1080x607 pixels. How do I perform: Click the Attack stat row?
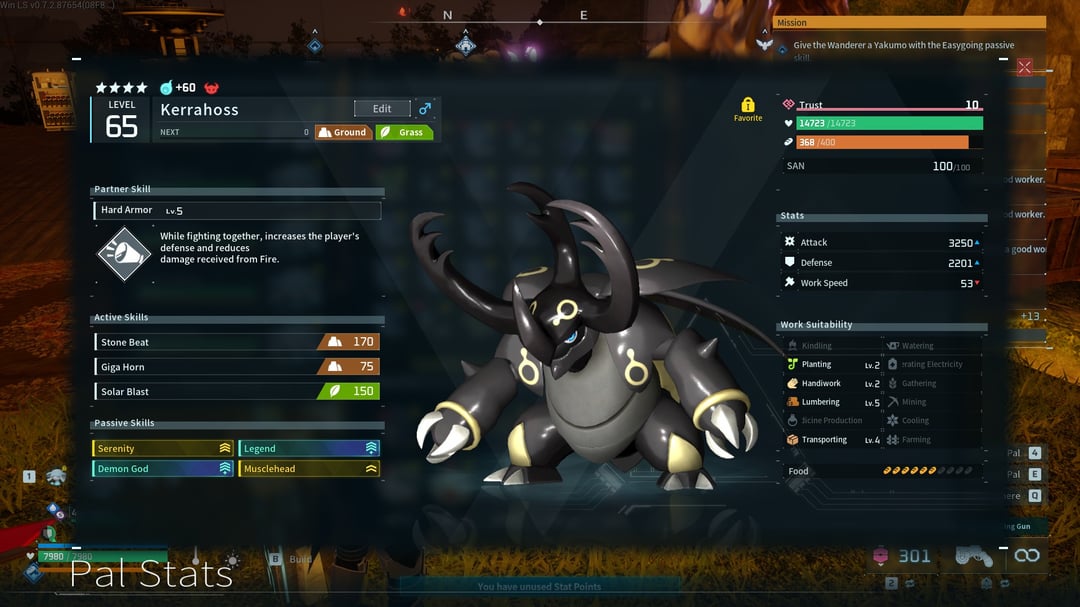pyautogui.click(x=880, y=242)
